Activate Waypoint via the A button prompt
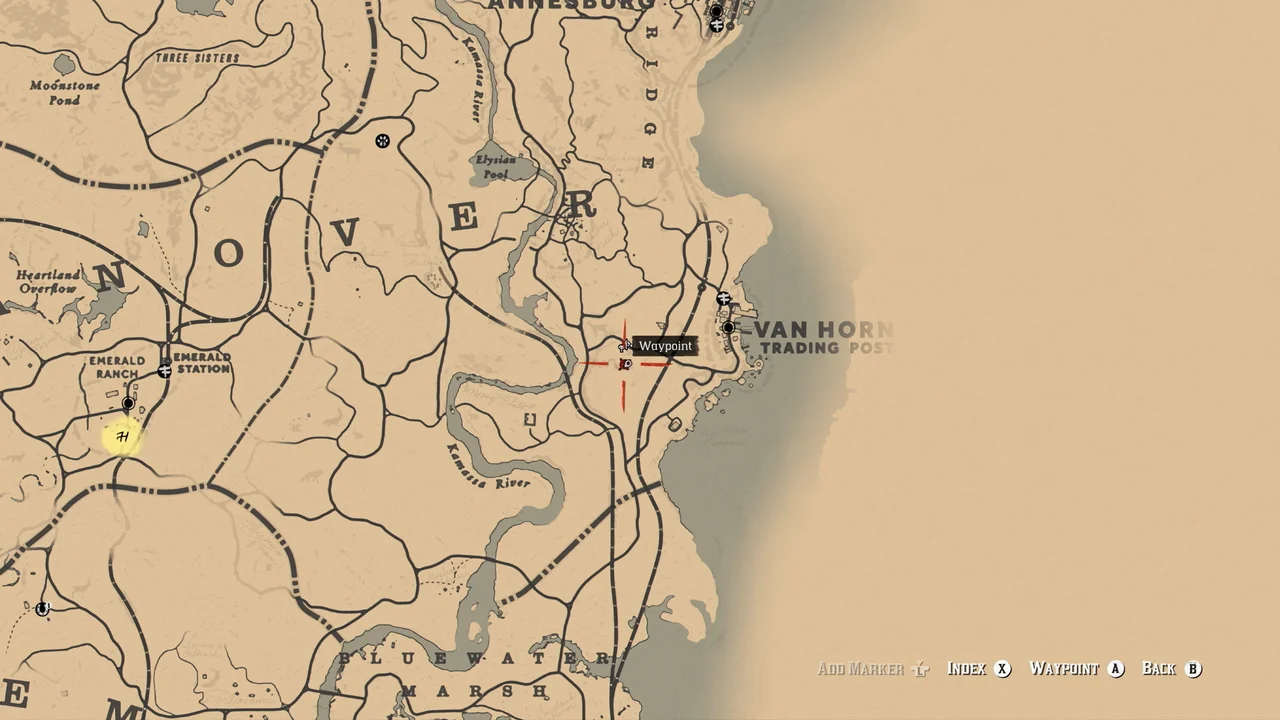1280x720 pixels. point(1115,669)
